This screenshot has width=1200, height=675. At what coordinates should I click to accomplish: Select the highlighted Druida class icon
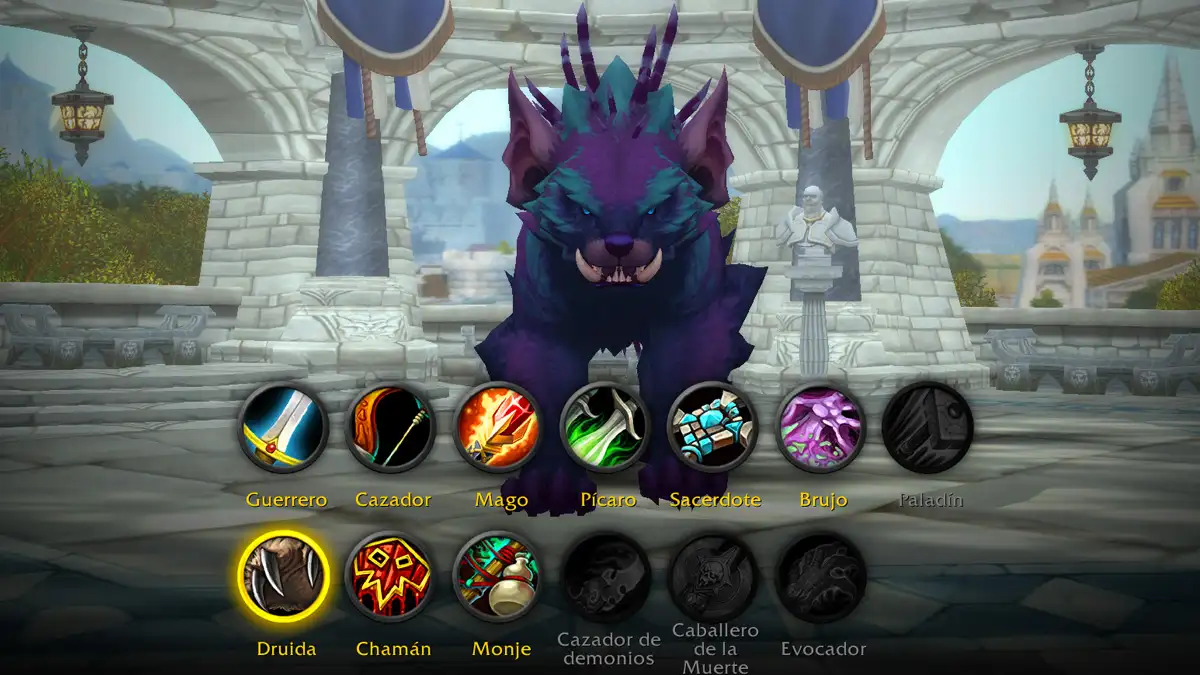coord(284,577)
